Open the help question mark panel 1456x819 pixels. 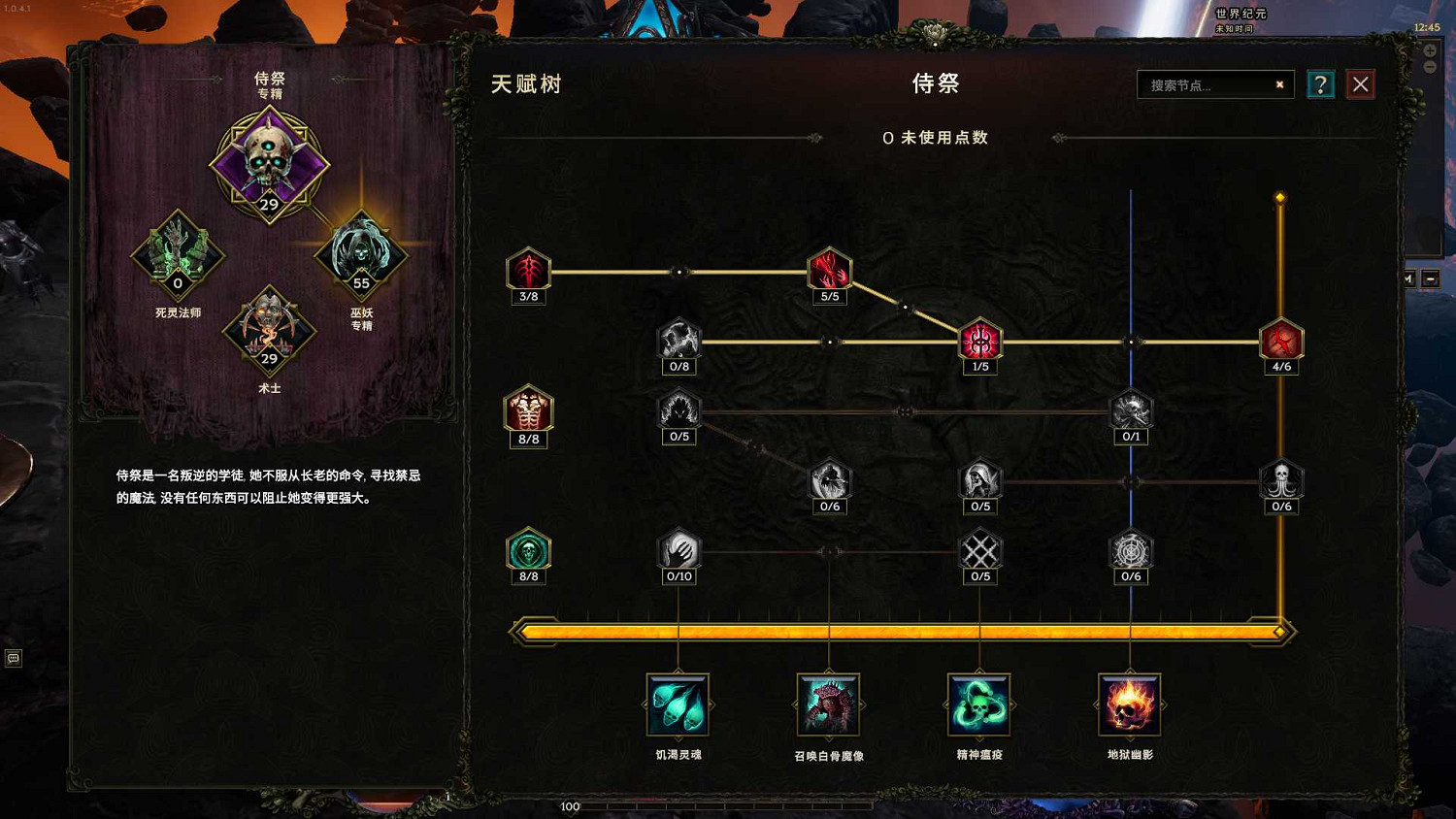pyautogui.click(x=1320, y=83)
